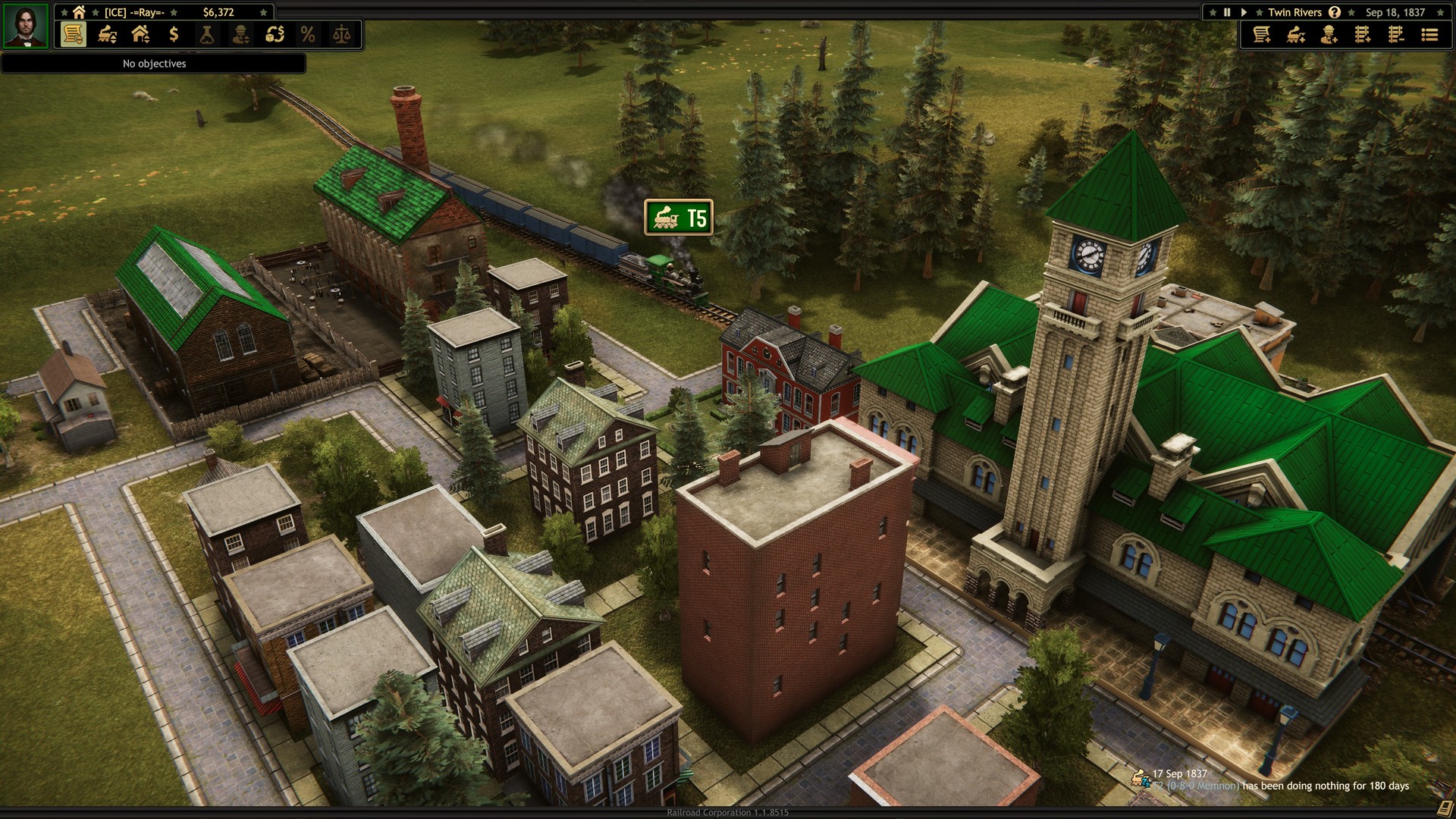Open the stocks percentage panel
The width and height of the screenshot is (1456, 819).
pos(308,35)
